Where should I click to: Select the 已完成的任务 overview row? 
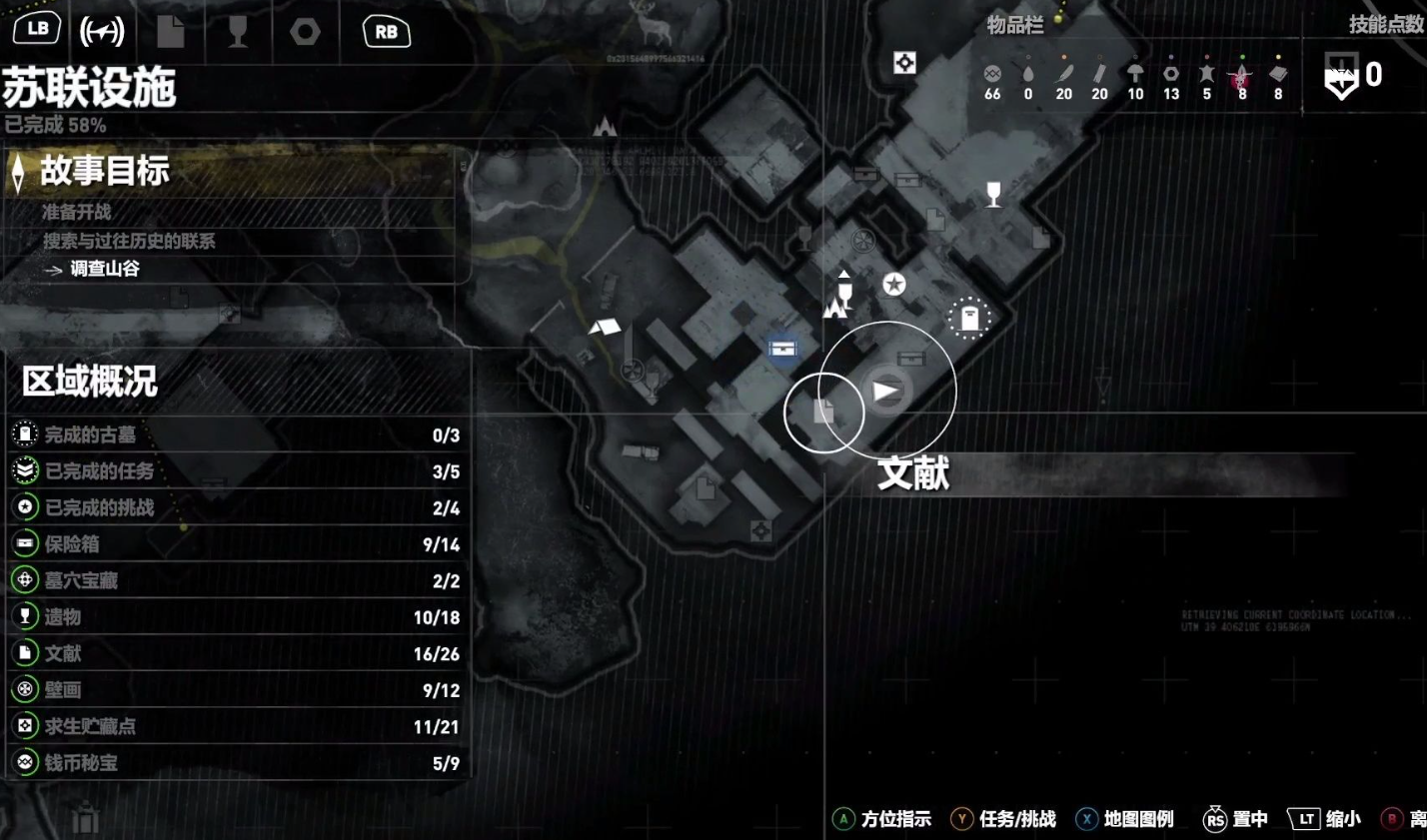[236, 471]
